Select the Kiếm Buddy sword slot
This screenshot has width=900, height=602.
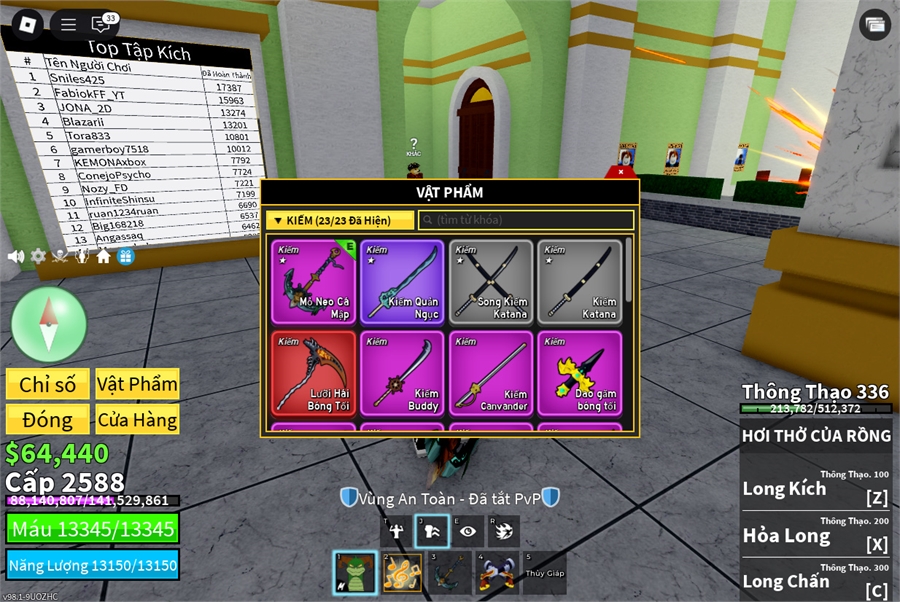(401, 372)
